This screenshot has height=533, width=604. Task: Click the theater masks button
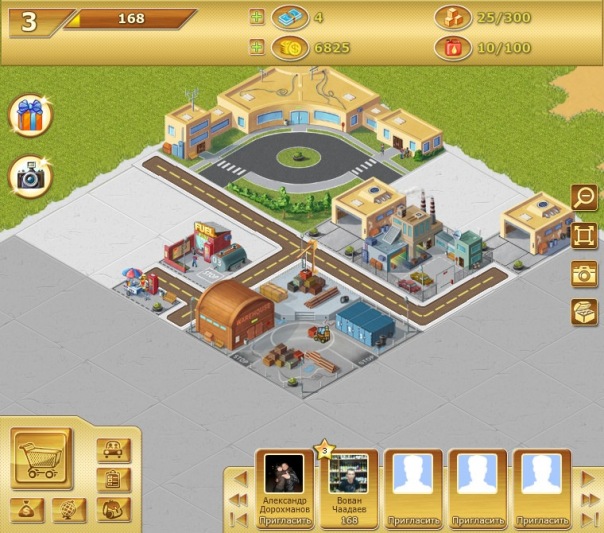click(x=113, y=509)
